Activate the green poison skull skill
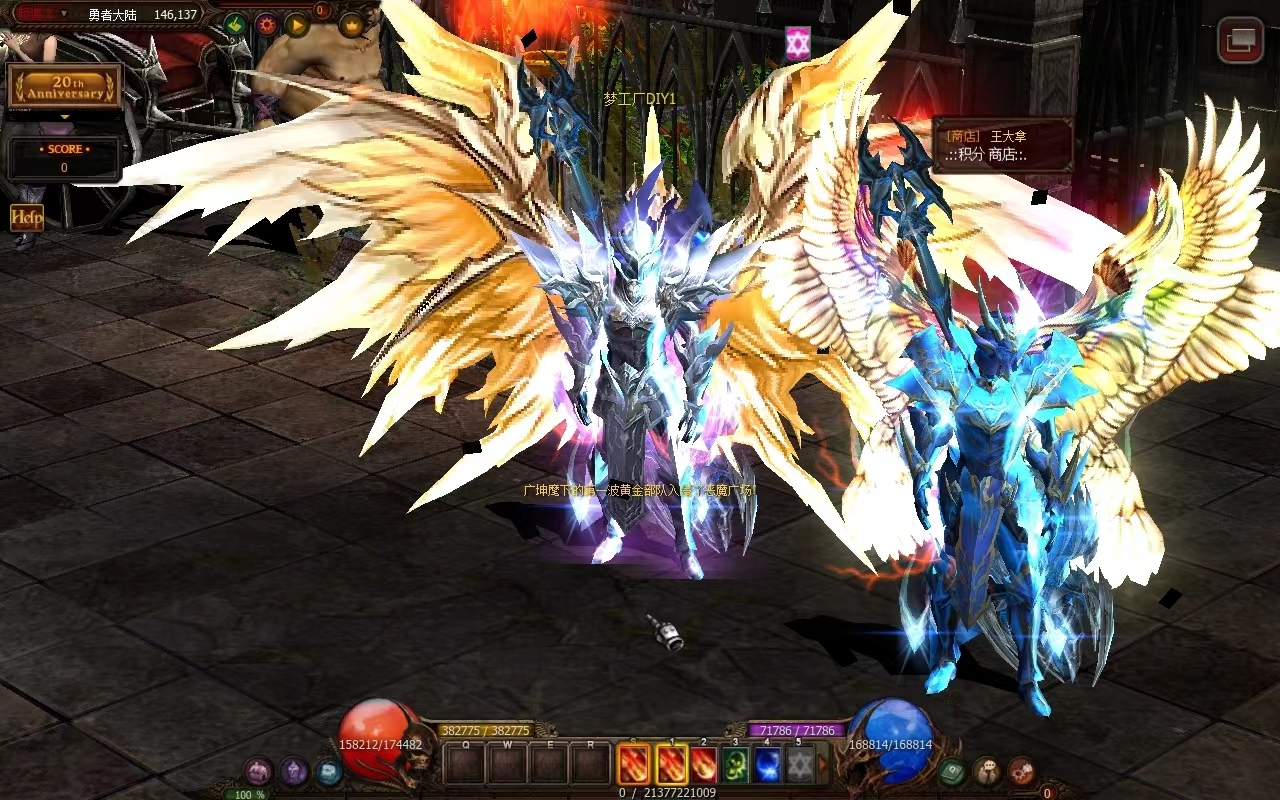The width and height of the screenshot is (1280, 800). click(735, 765)
